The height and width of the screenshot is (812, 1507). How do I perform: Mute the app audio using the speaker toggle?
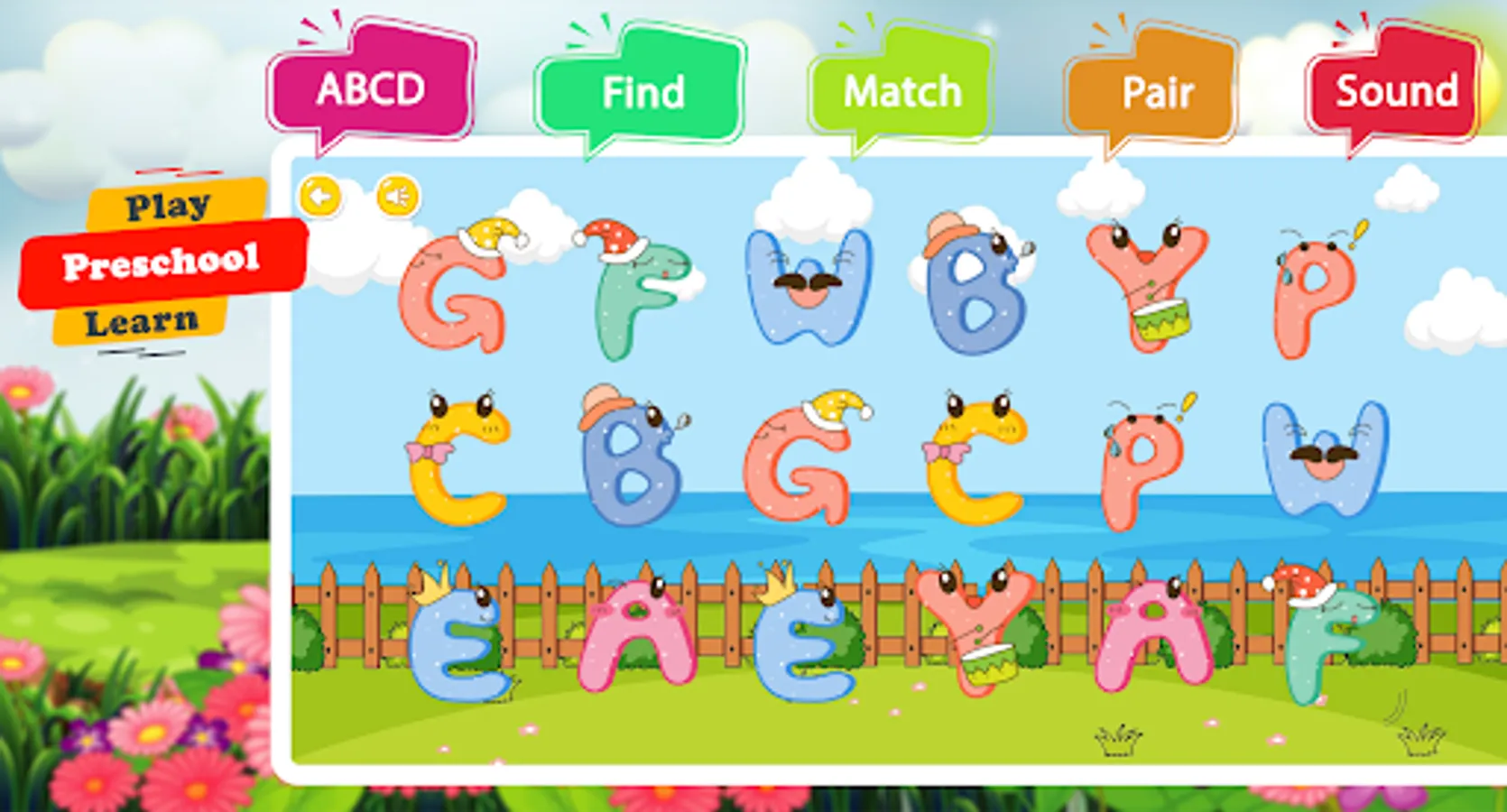pyautogui.click(x=398, y=197)
